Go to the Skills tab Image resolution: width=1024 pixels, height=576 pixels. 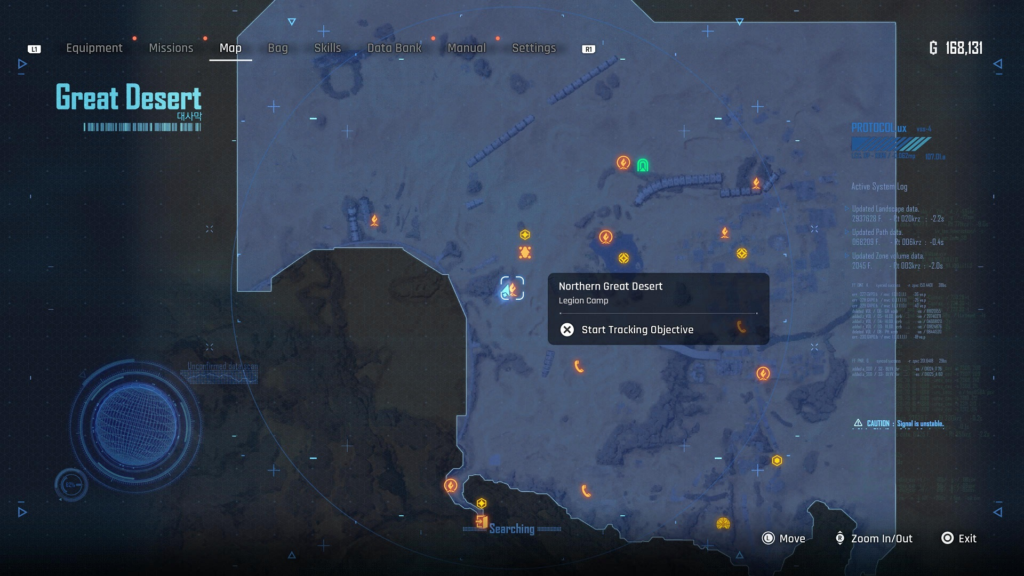pyautogui.click(x=327, y=48)
